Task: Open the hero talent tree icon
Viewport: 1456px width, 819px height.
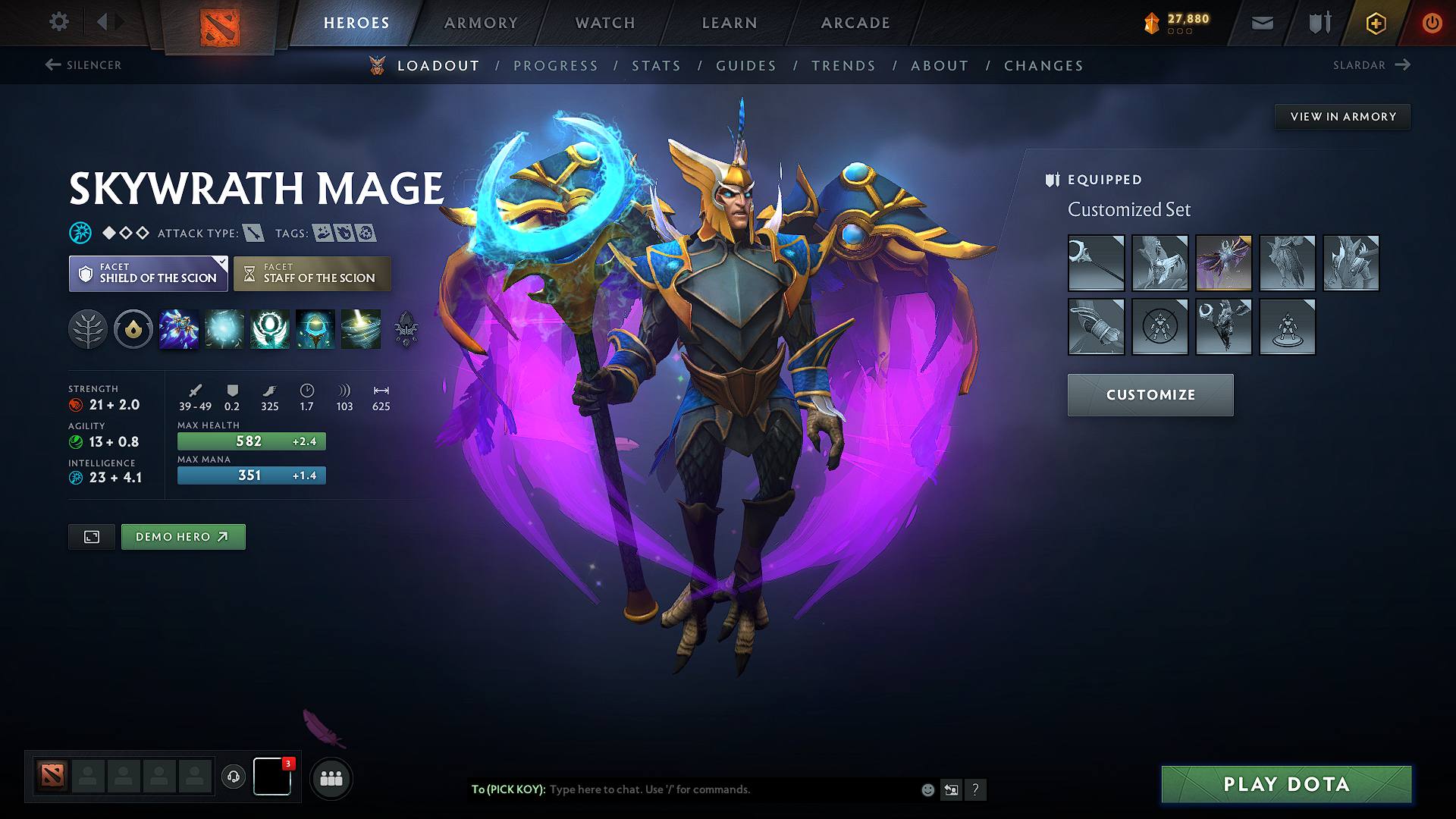Action: (x=88, y=329)
